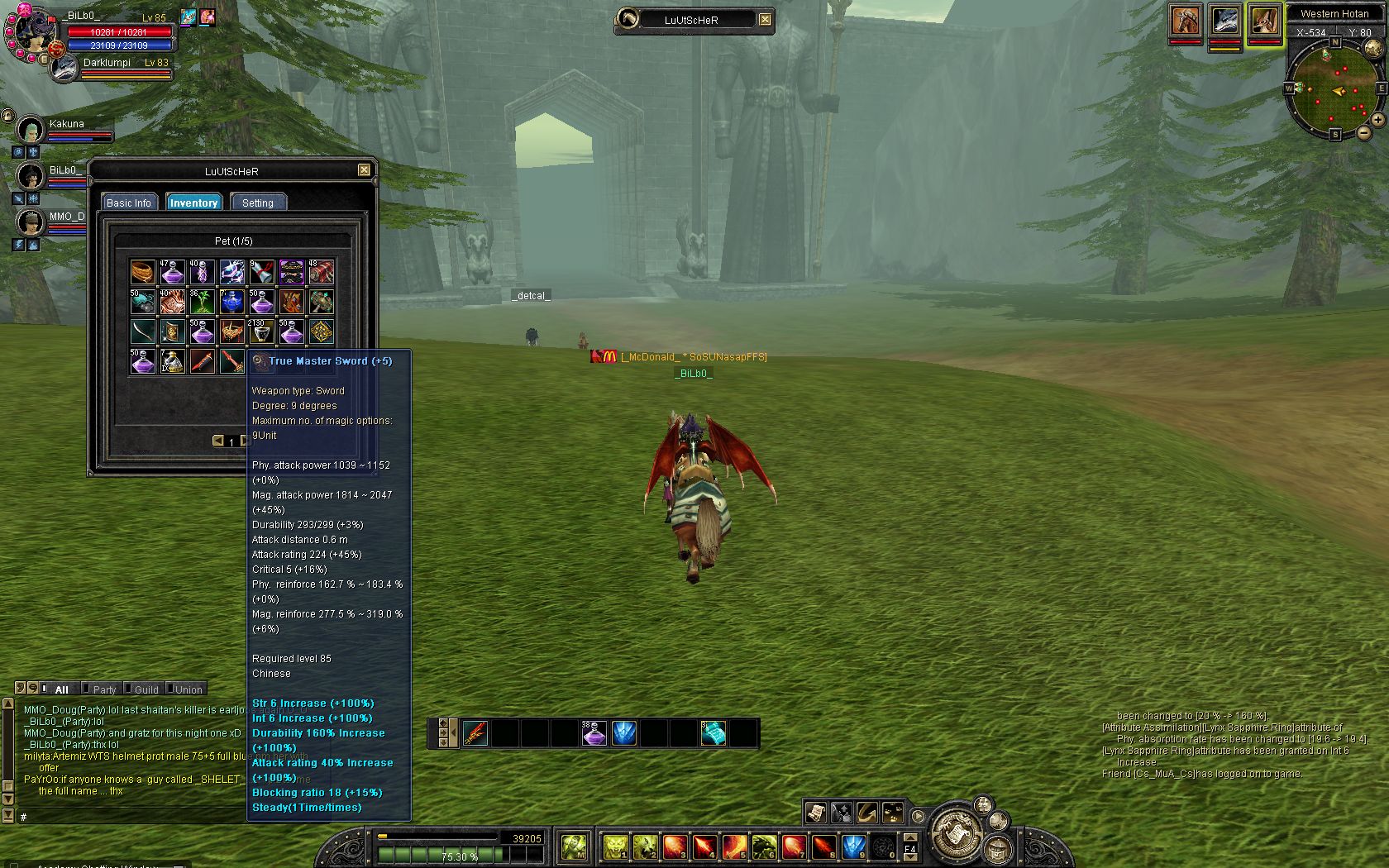1389x868 pixels.
Task: Switch chat to the Guild tab
Action: [x=146, y=689]
